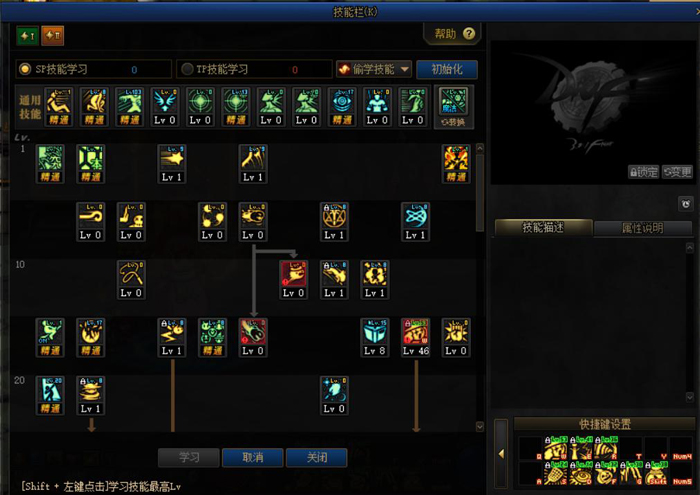Close the skill window with 关闭
This screenshot has height=495, width=700.
click(317, 458)
